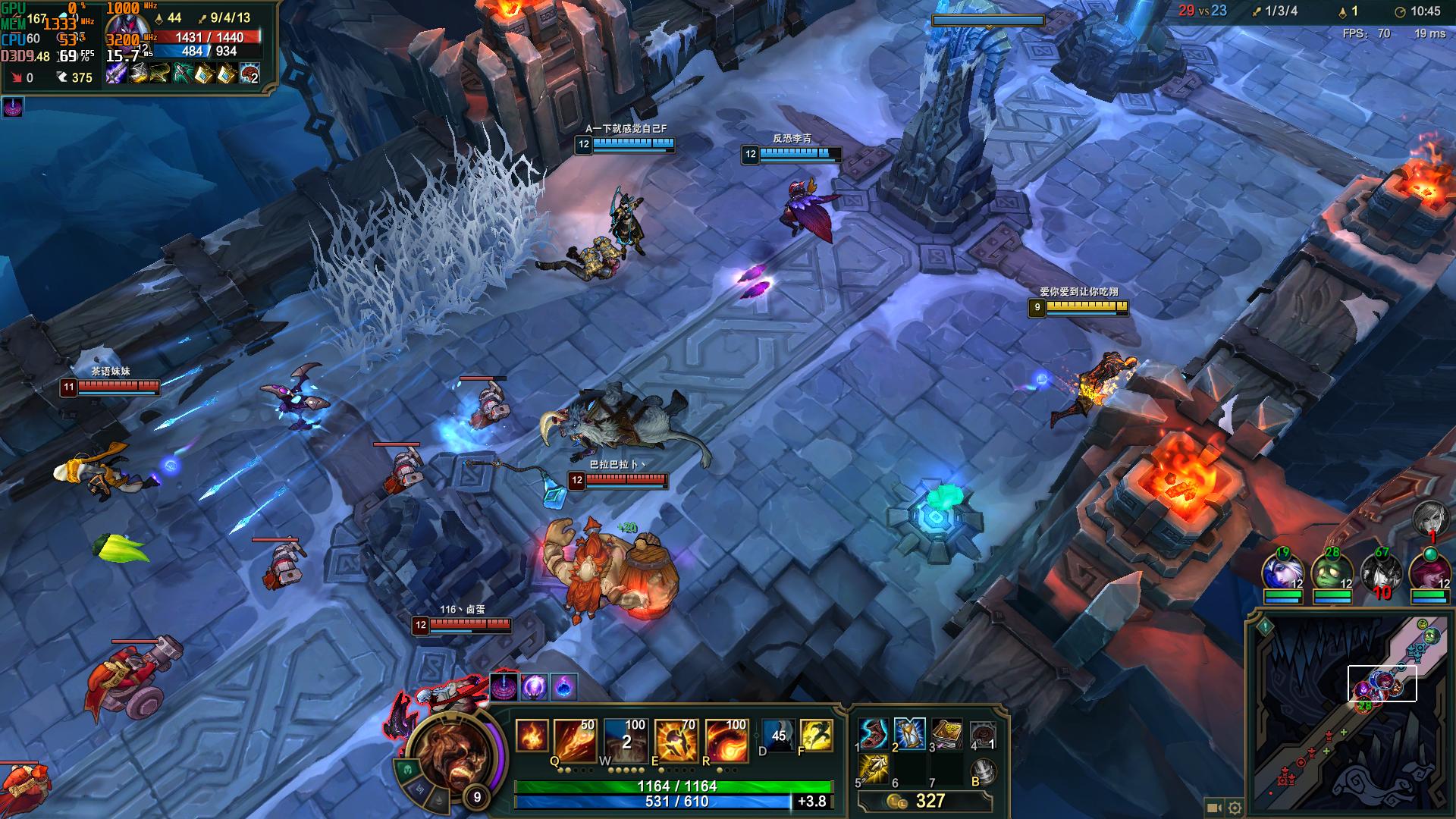Toggle the camera icon near the minimap
The width and height of the screenshot is (1456, 819).
(1213, 808)
